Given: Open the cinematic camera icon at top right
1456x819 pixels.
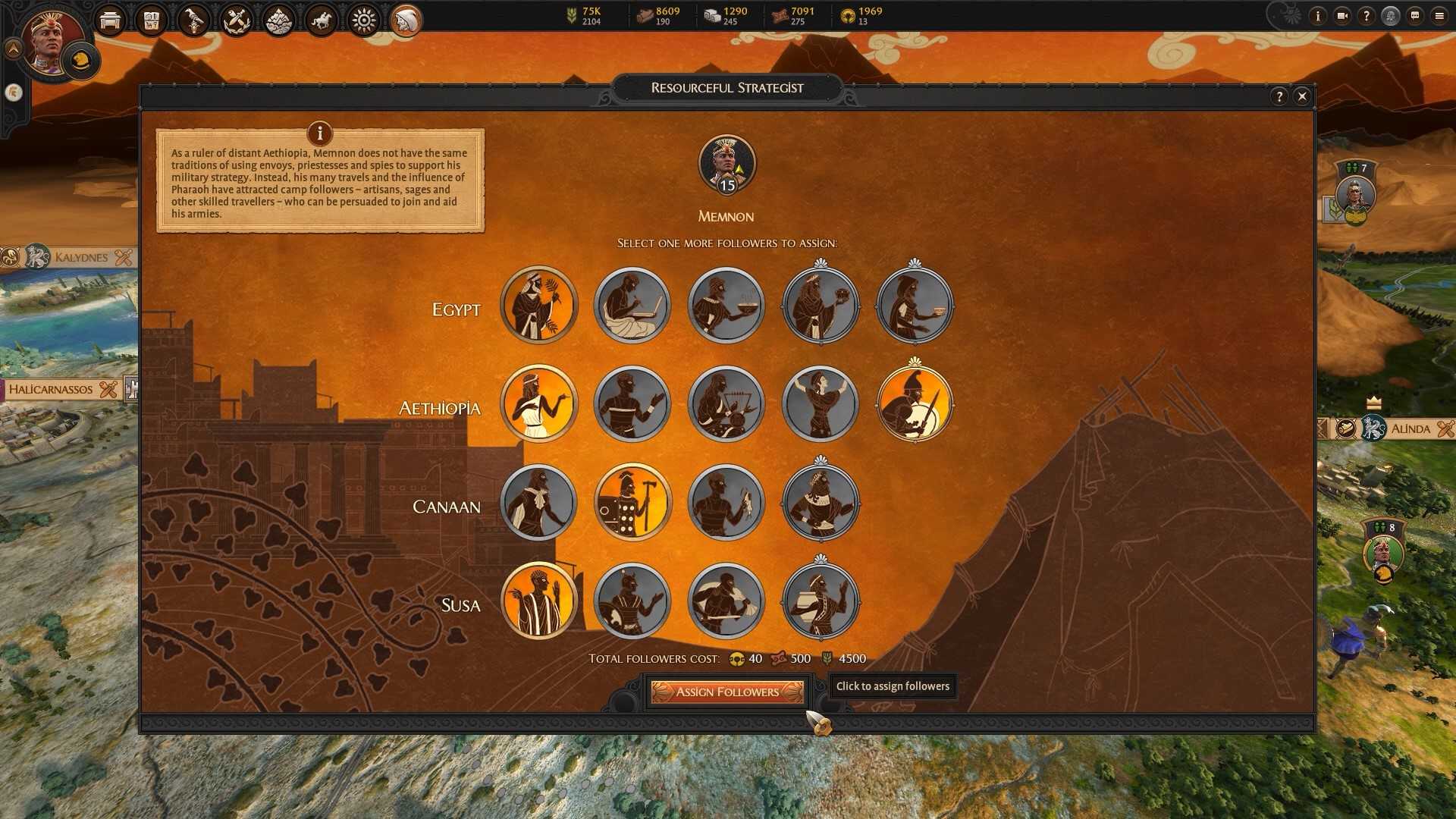Looking at the screenshot, I should click(1342, 16).
